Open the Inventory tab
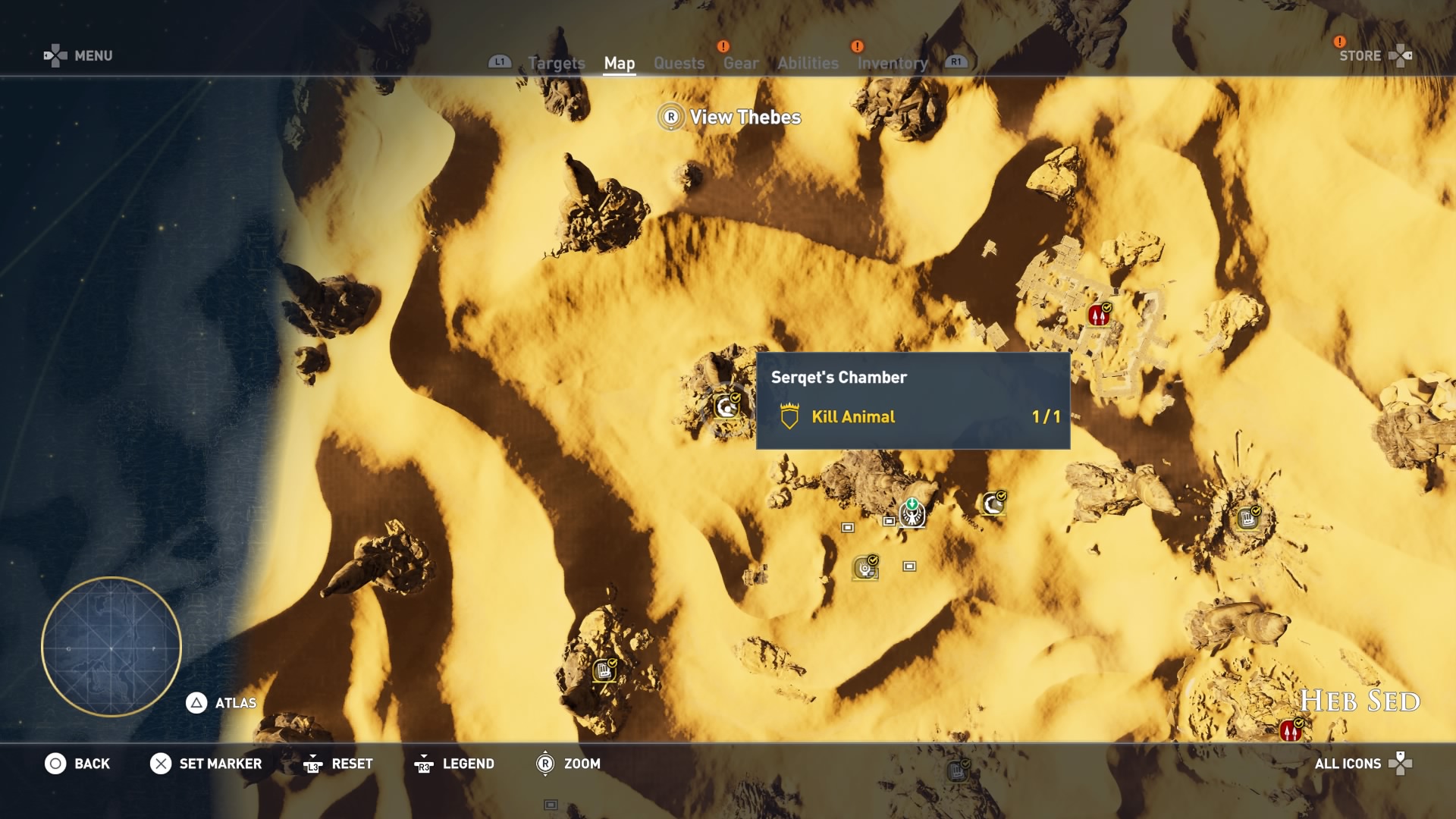The image size is (1456, 819). coord(892,64)
